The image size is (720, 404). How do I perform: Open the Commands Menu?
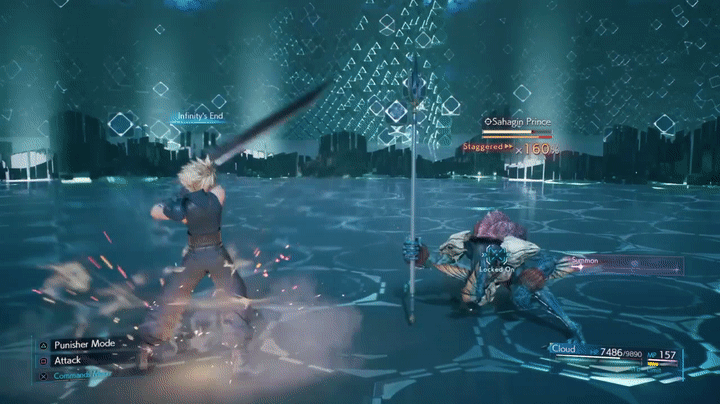[82, 375]
